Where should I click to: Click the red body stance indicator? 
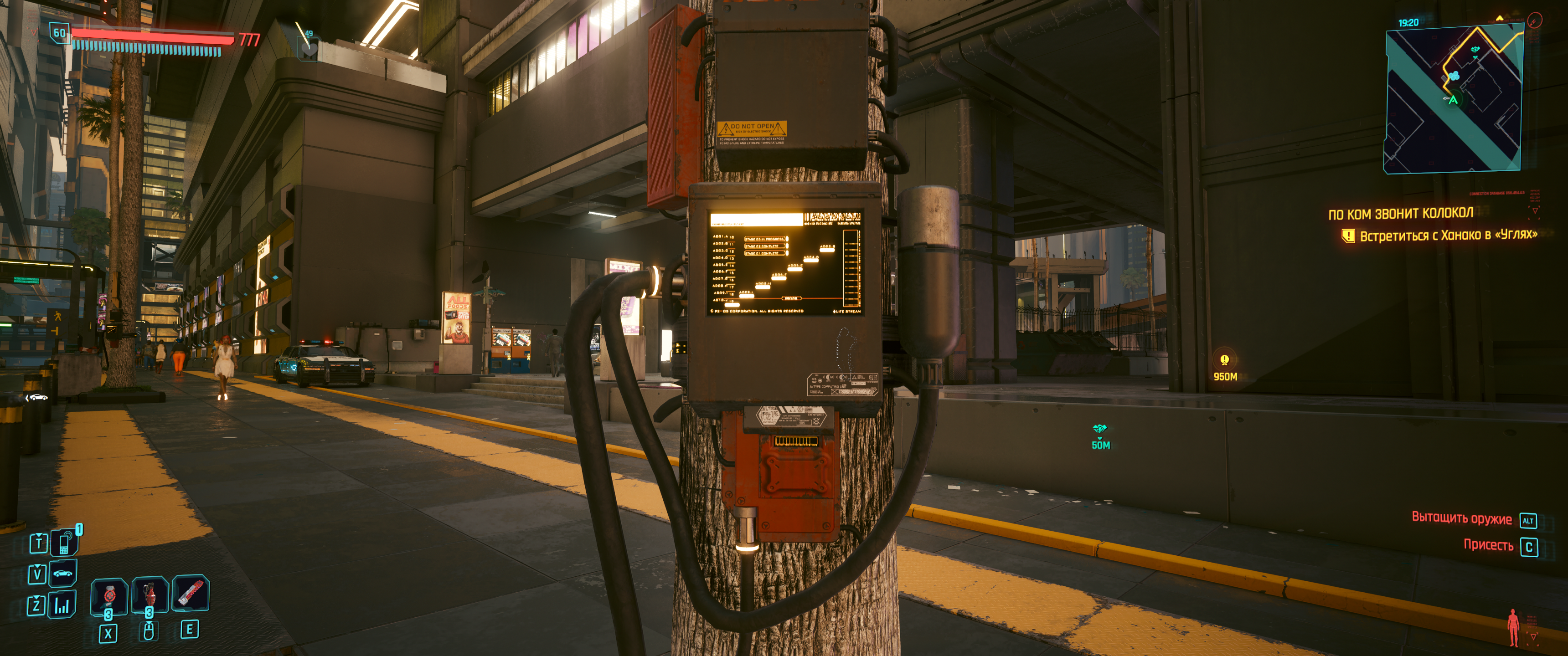(x=1513, y=626)
